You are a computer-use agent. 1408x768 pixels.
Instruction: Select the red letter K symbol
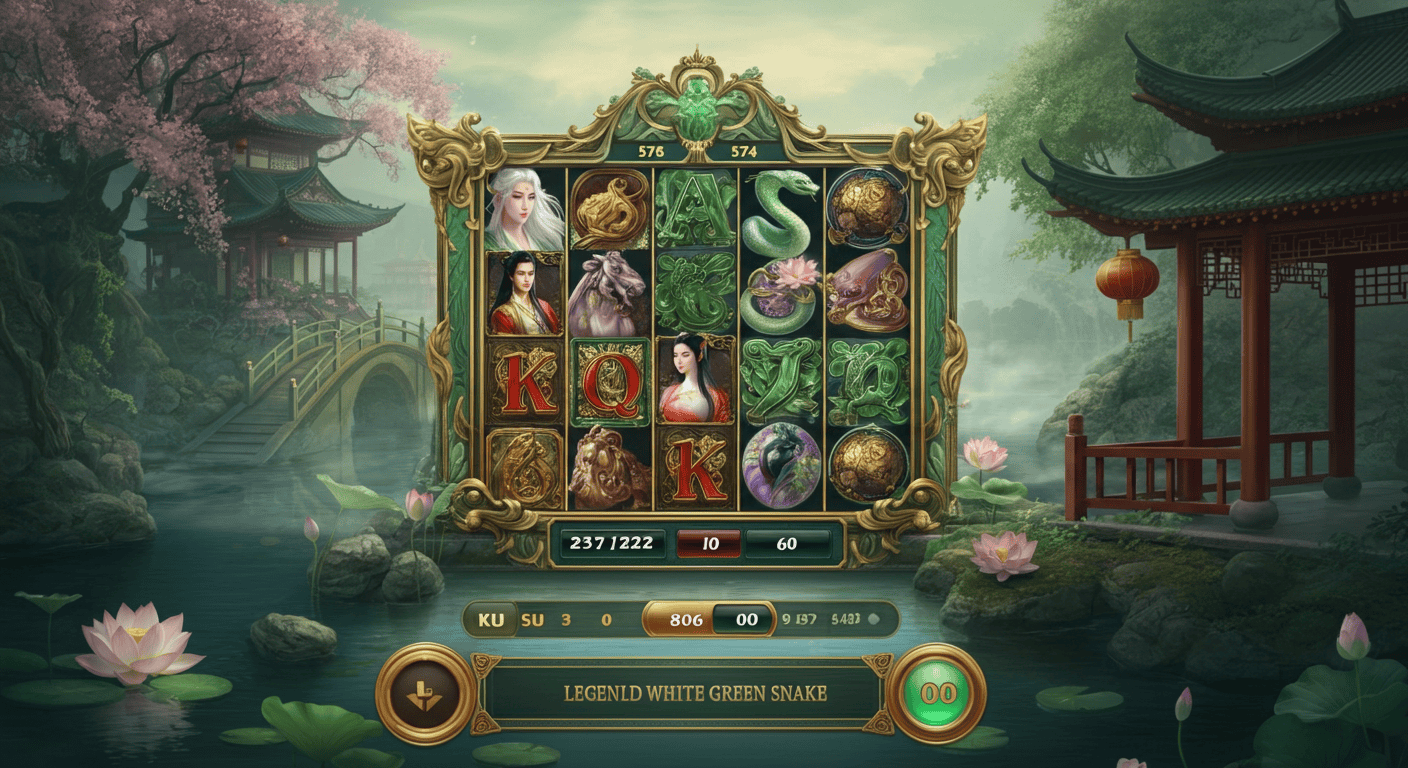click(524, 385)
